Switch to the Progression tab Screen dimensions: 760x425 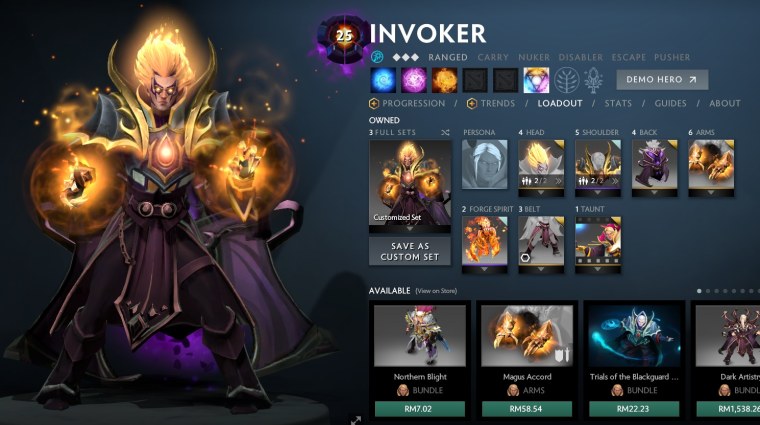pyautogui.click(x=412, y=103)
